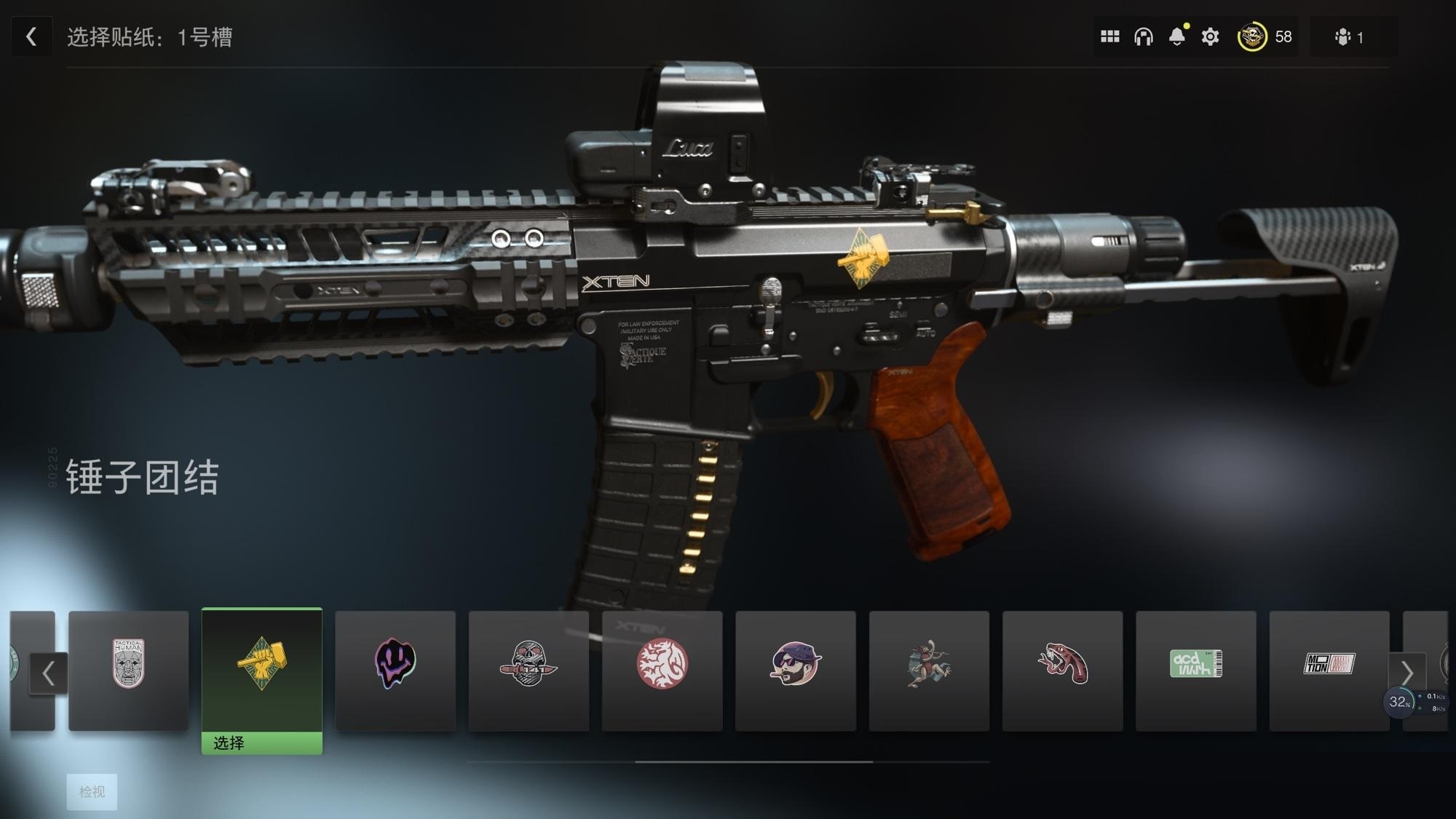Open the quick access grid menu
This screenshot has height=819, width=1456.
(1111, 36)
